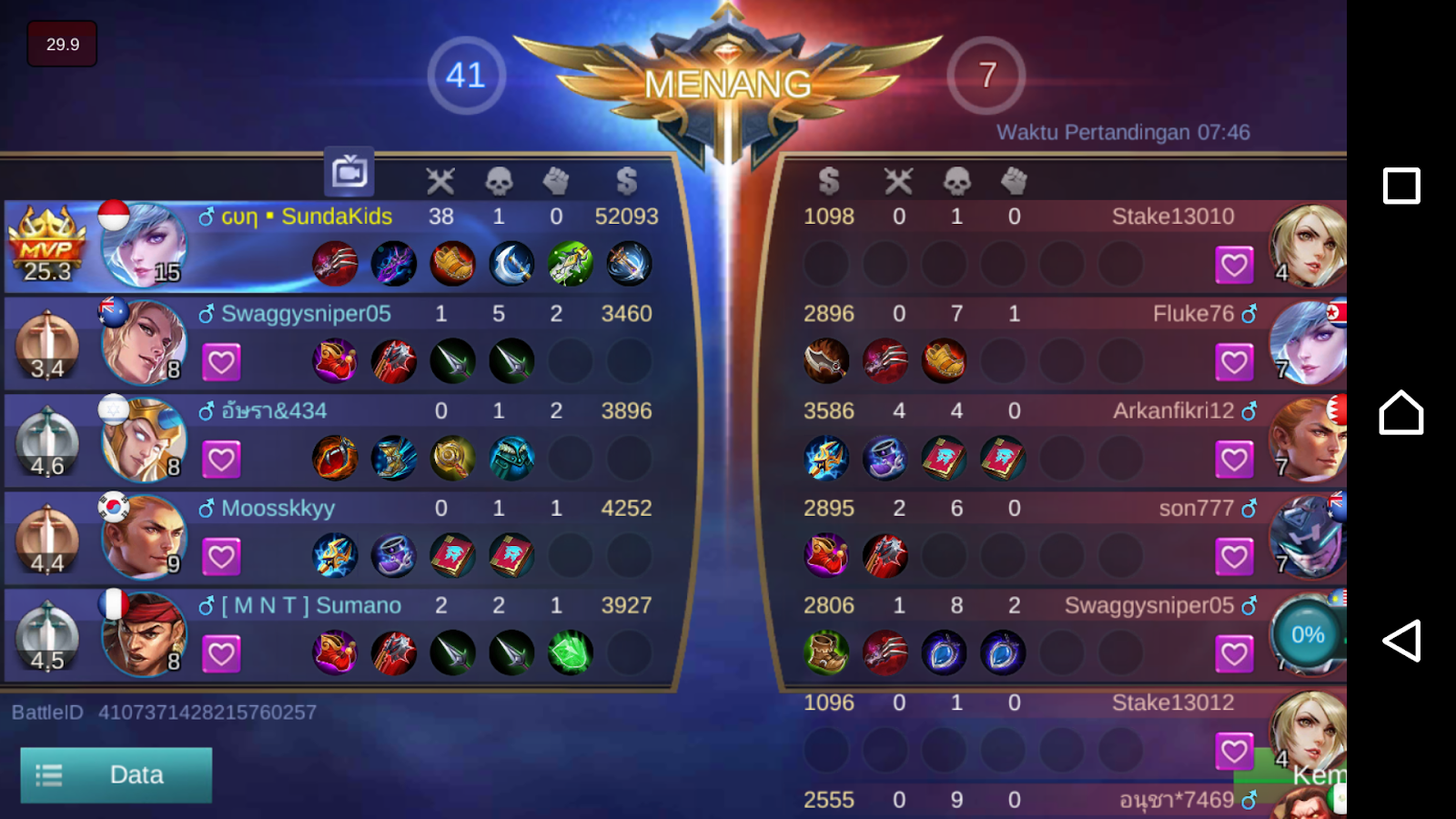Screen dimensions: 1456x819
Task: Click the BattleID number text
Action: tap(206, 713)
